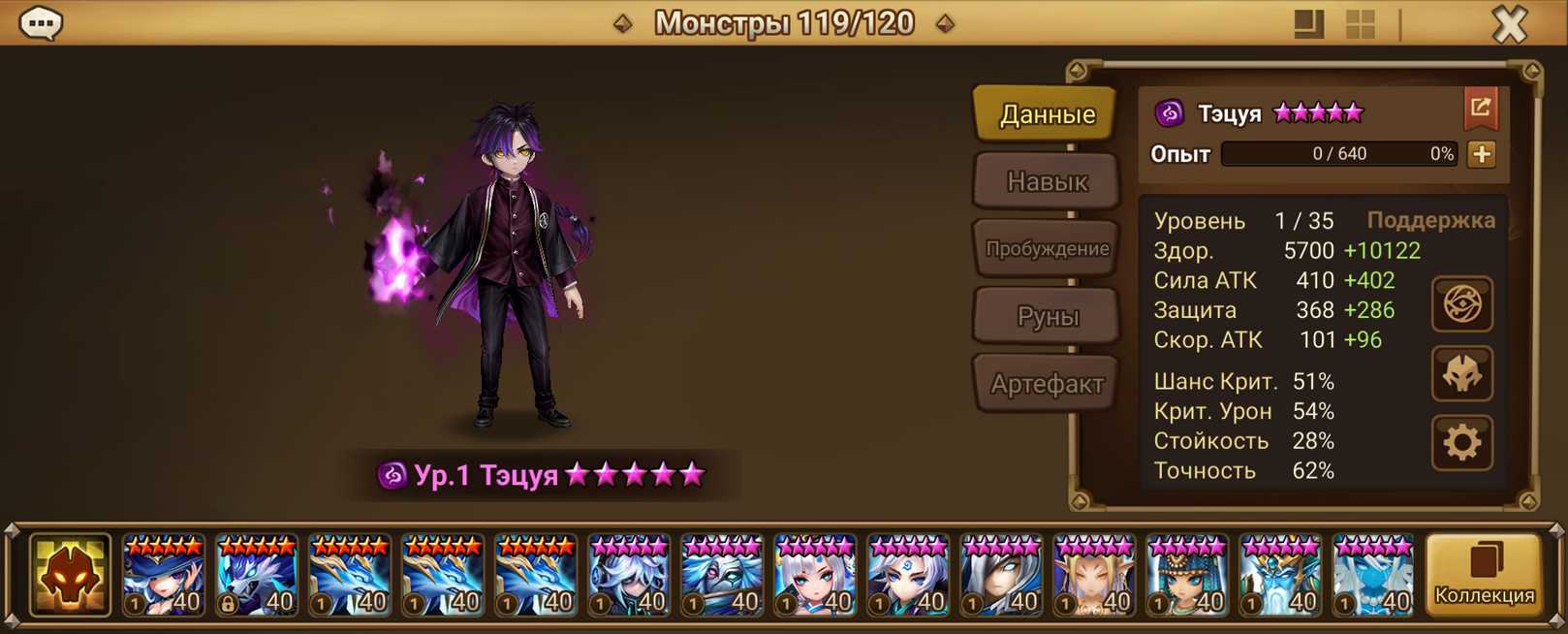The image size is (1568, 634).
Task: Click the glowing monster face filter icon
Action: pyautogui.click(x=70, y=576)
